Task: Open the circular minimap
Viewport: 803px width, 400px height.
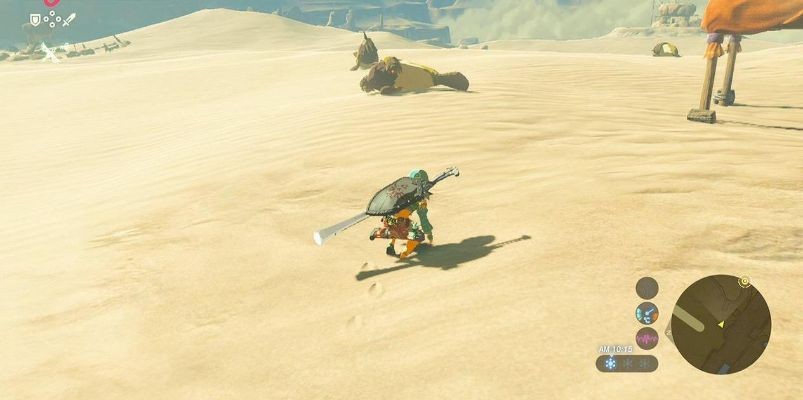Action: [720, 324]
